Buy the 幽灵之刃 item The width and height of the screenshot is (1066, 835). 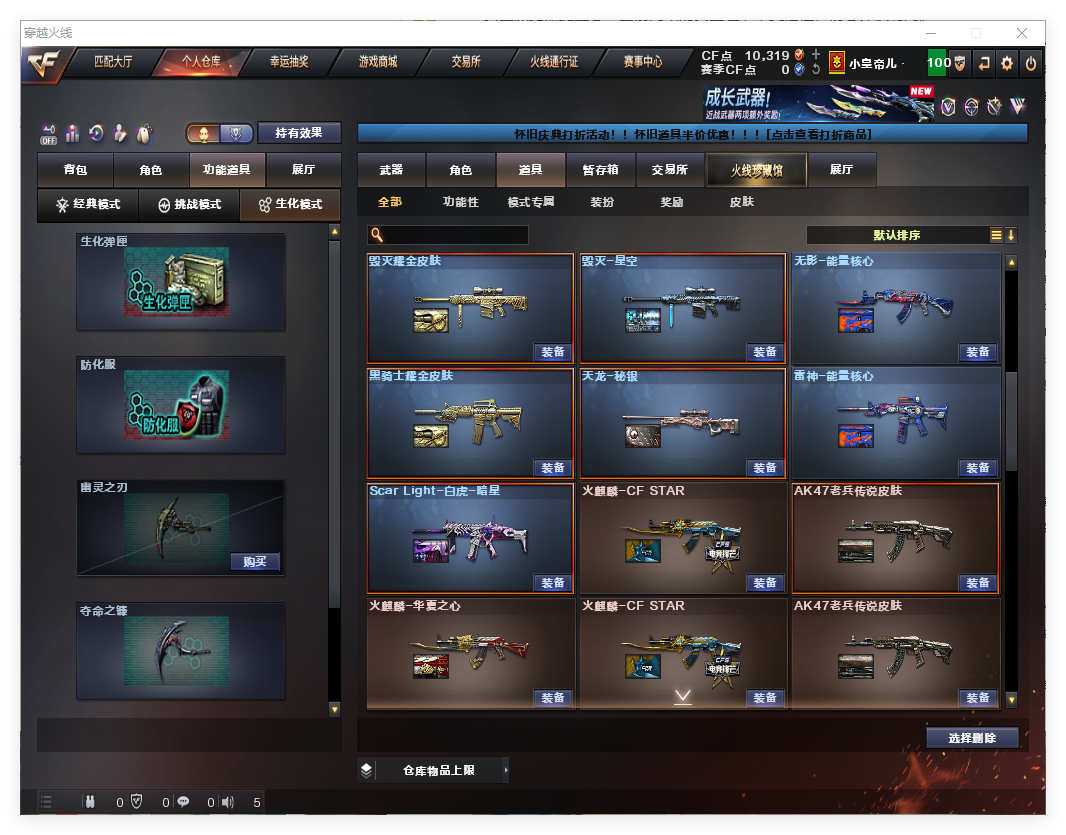tap(255, 562)
